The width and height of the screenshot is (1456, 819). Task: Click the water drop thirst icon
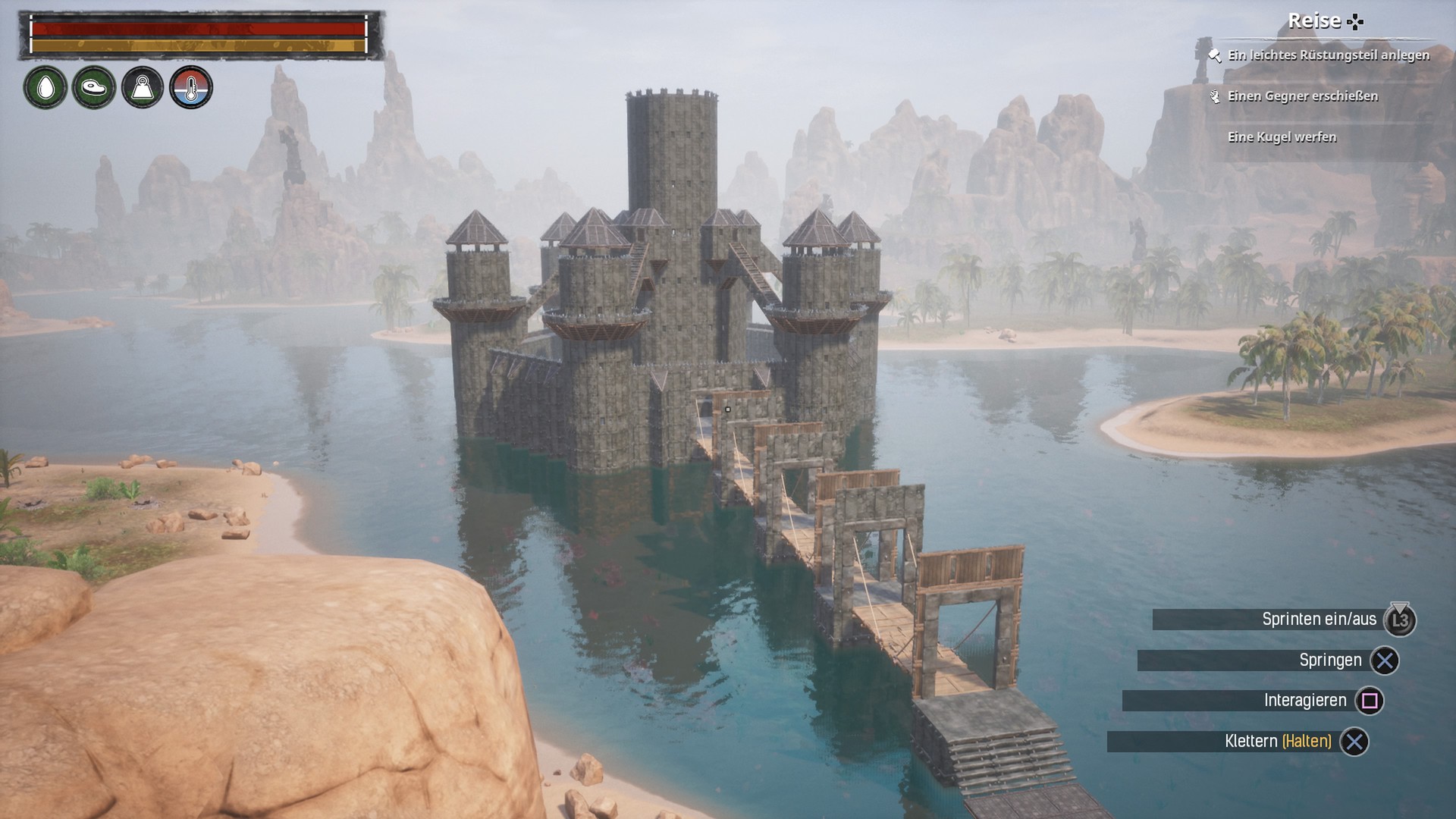click(45, 88)
